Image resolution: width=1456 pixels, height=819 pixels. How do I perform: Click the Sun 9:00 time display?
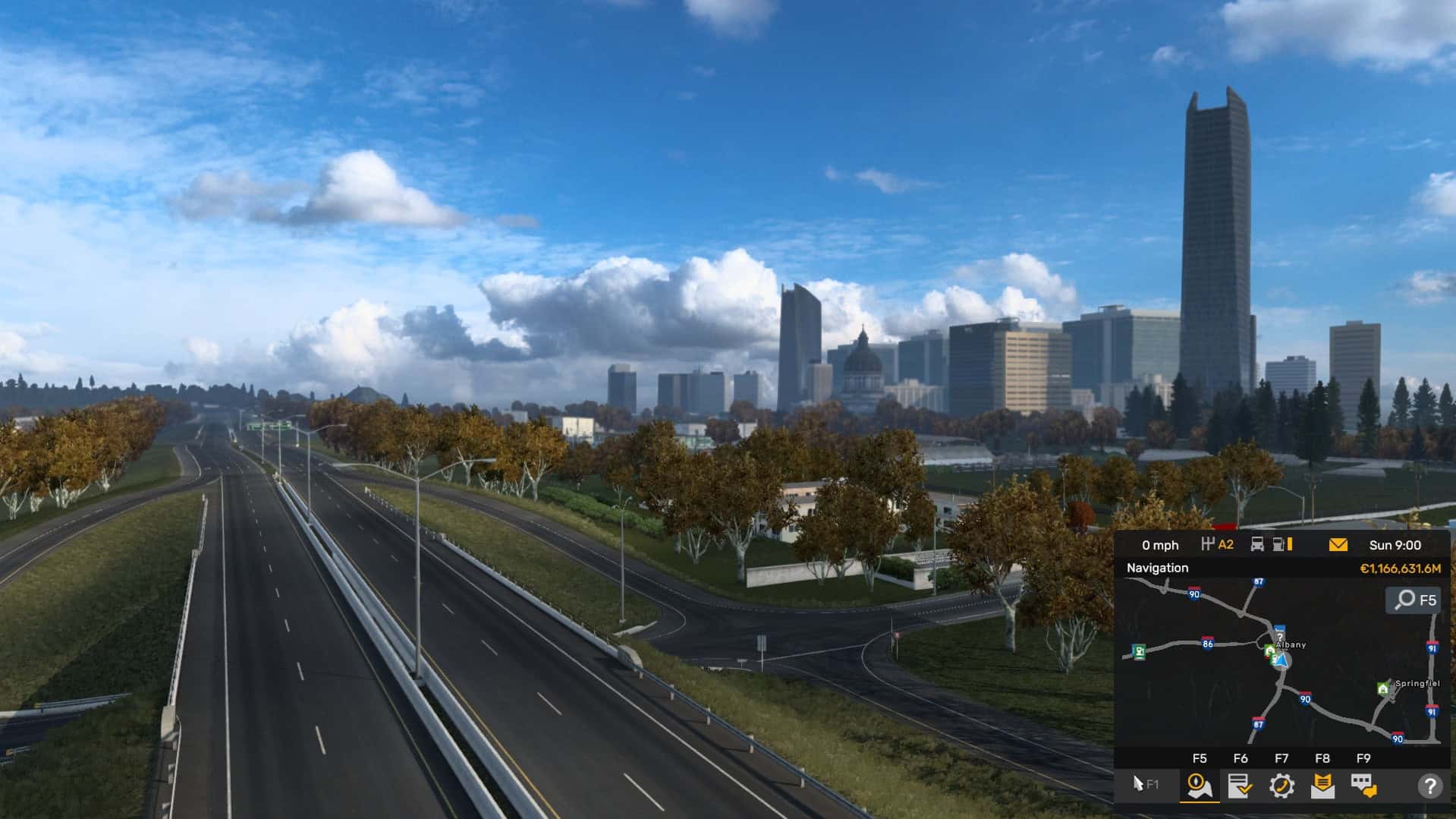[1396, 544]
